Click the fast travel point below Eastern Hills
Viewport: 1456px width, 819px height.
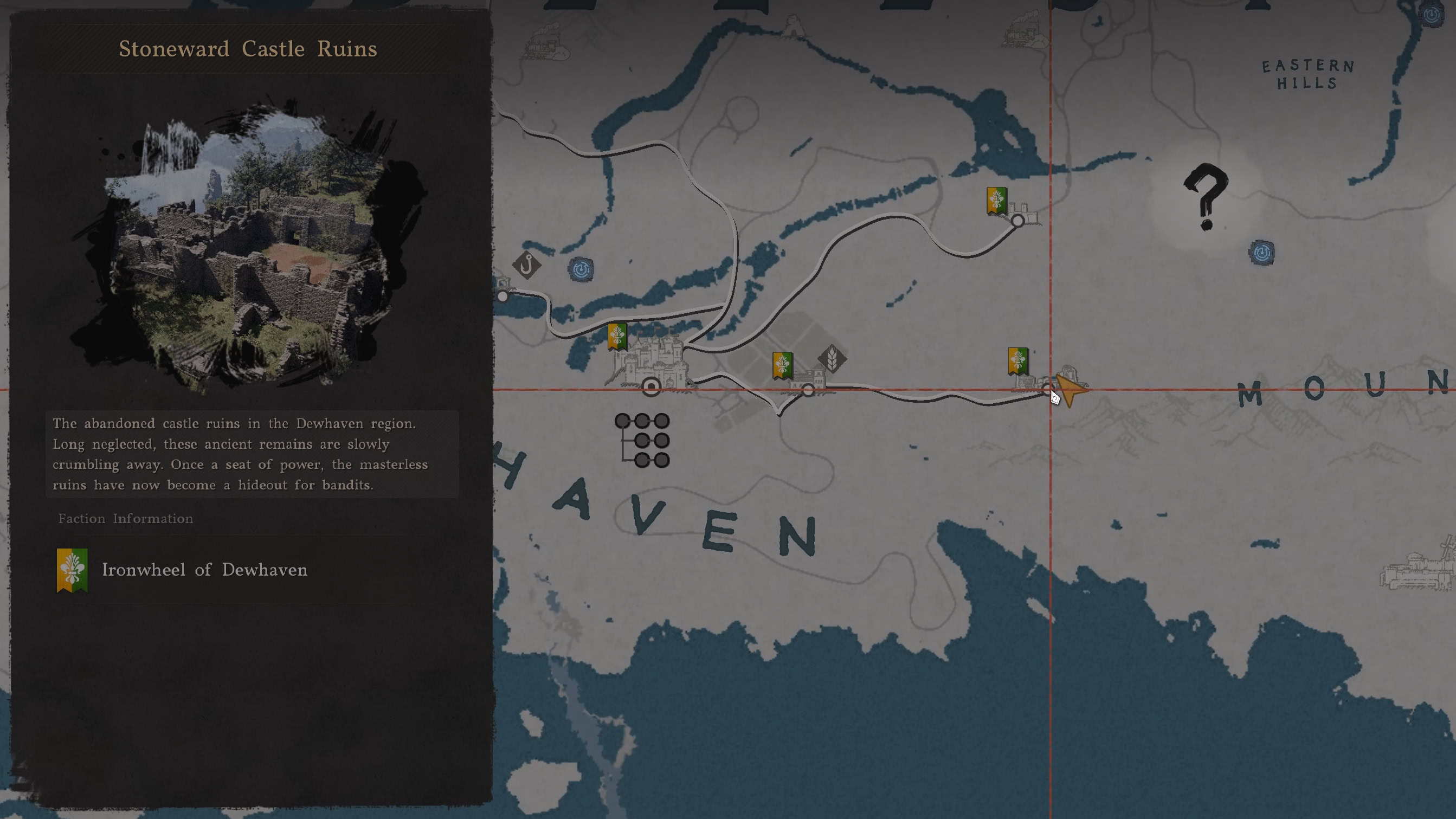click(x=1262, y=254)
